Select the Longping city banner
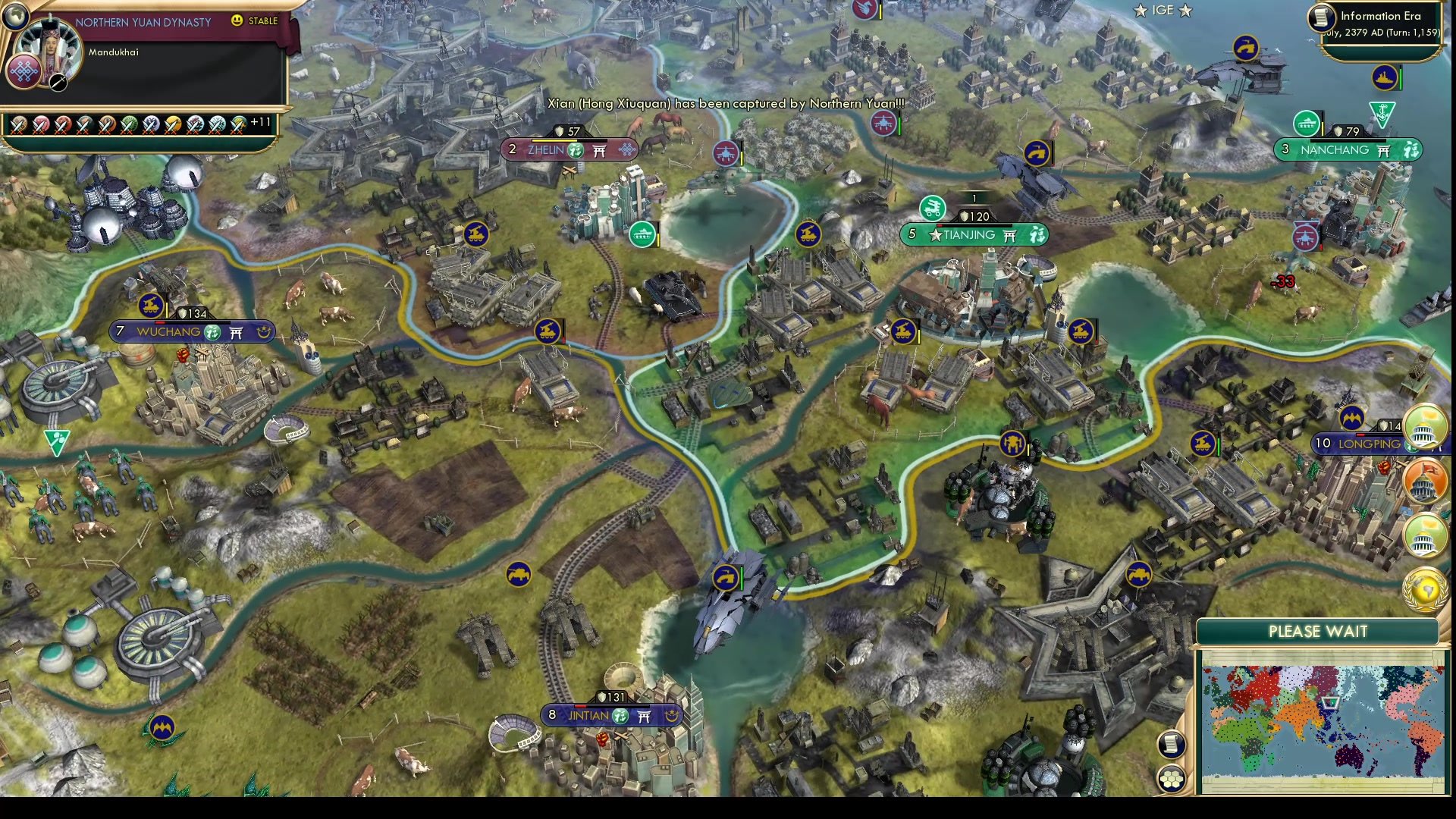Image resolution: width=1456 pixels, height=819 pixels. (1357, 444)
